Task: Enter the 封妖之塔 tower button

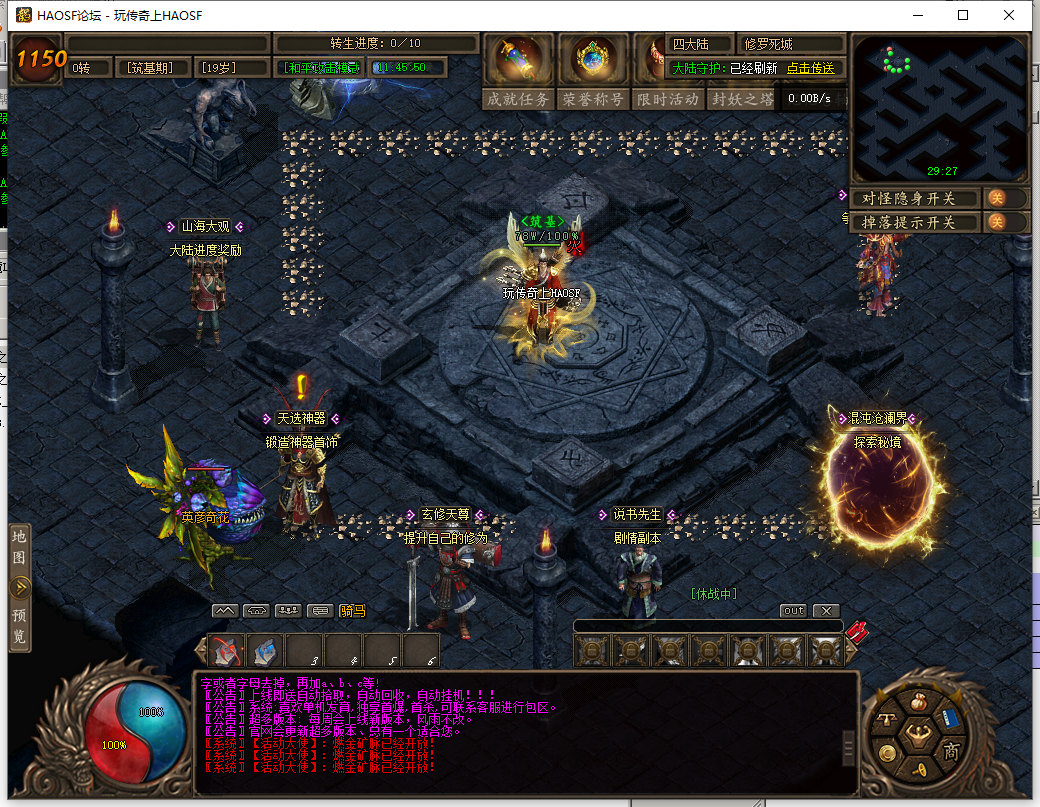Action: pyautogui.click(x=741, y=99)
